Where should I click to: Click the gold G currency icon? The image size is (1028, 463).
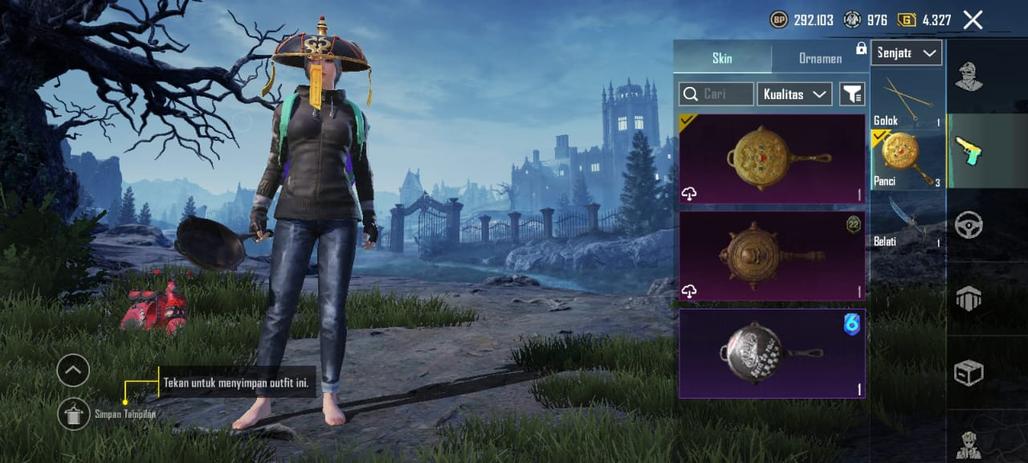coord(907,19)
